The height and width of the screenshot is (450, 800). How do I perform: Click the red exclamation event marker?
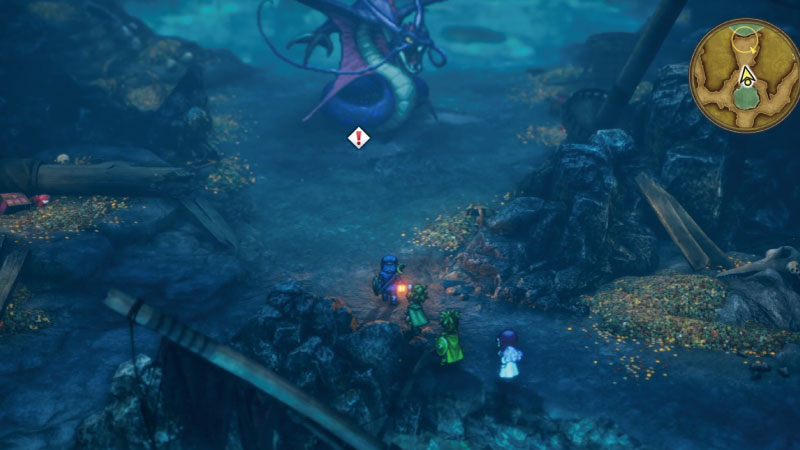358,137
